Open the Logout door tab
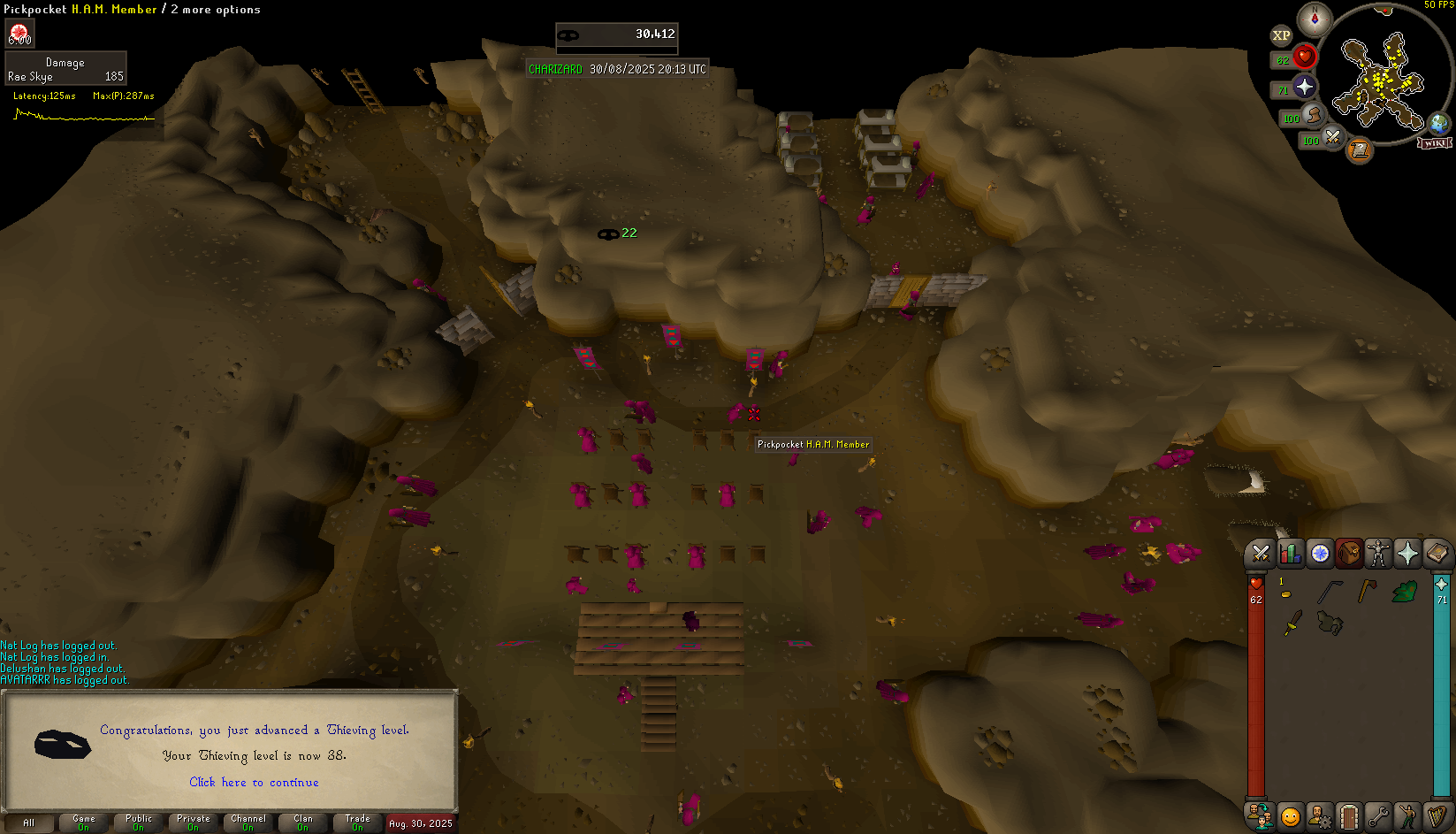Image resolution: width=1456 pixels, height=834 pixels. click(x=1349, y=815)
